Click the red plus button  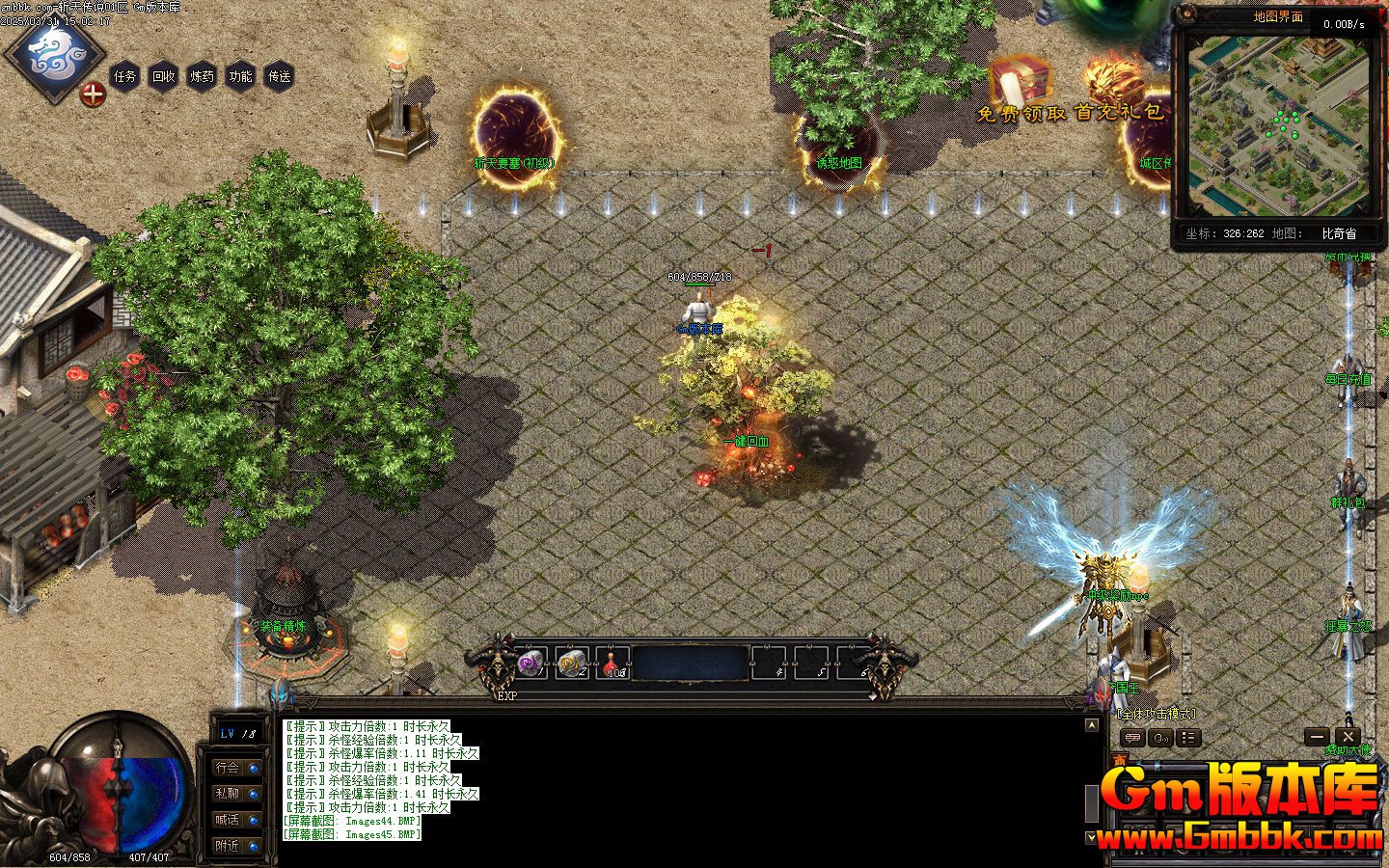pos(93,95)
